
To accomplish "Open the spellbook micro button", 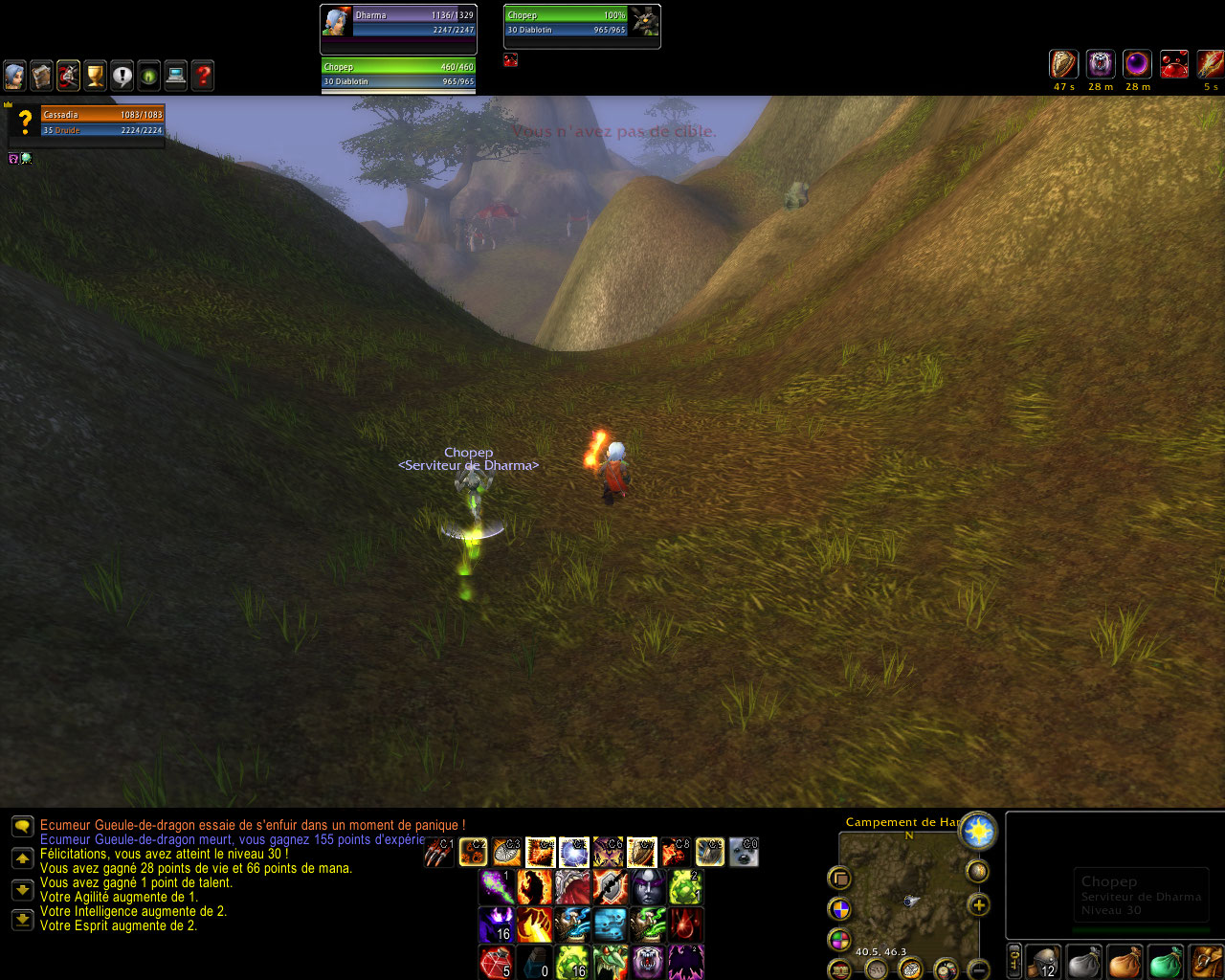I will click(41, 76).
